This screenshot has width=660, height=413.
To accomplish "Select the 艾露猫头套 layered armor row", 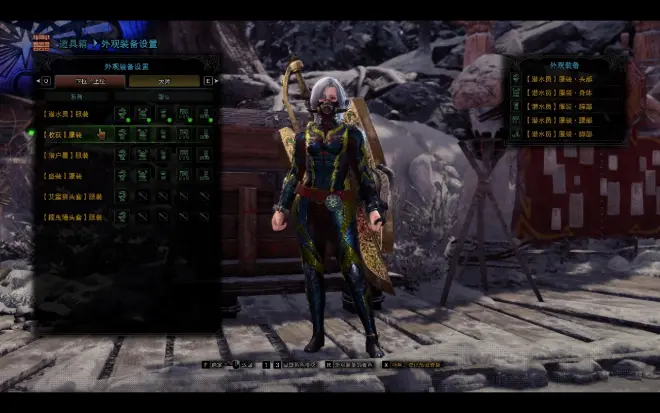I will tap(68, 196).
